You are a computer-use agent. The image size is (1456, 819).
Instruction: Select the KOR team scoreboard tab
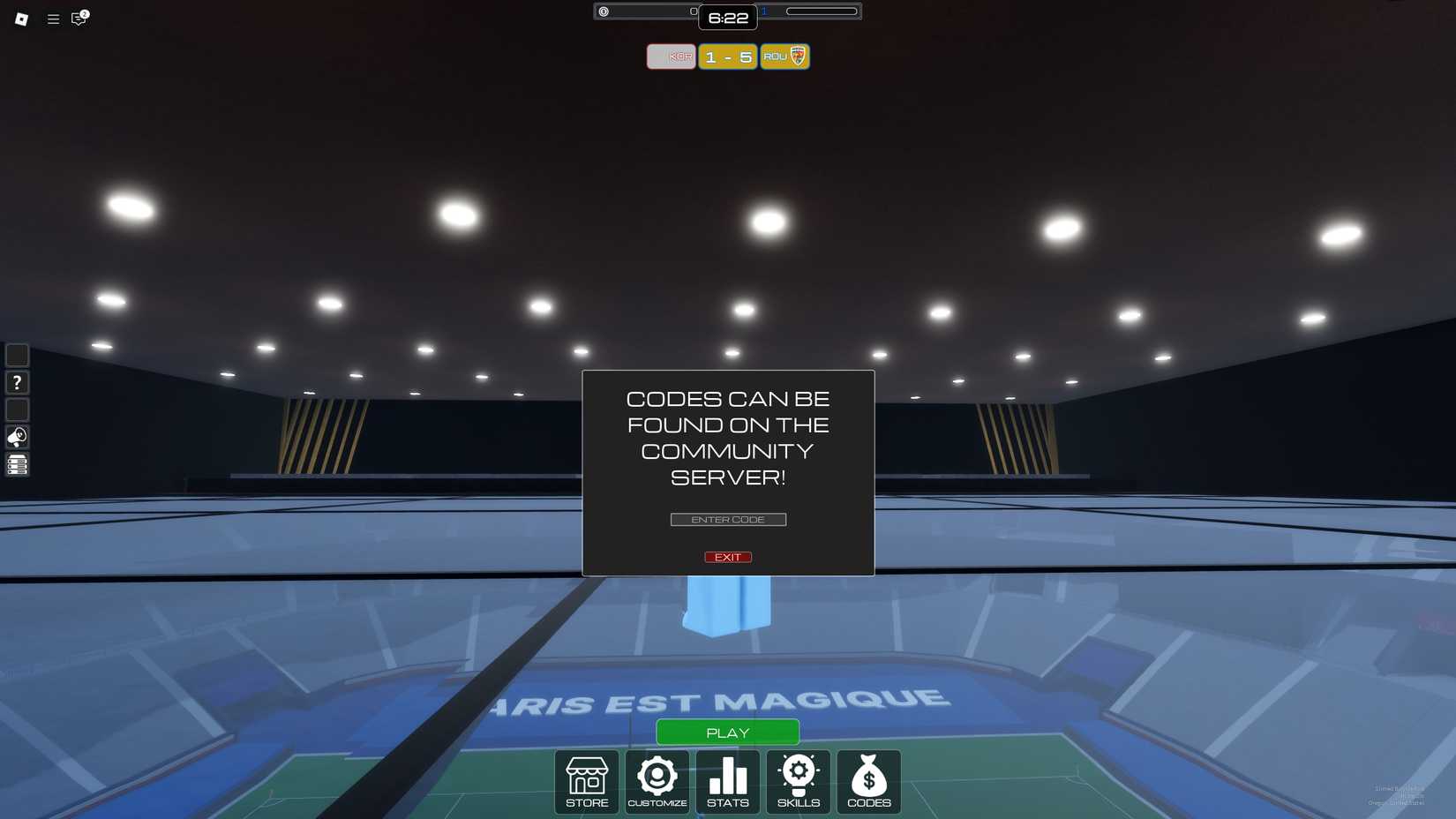coord(671,56)
